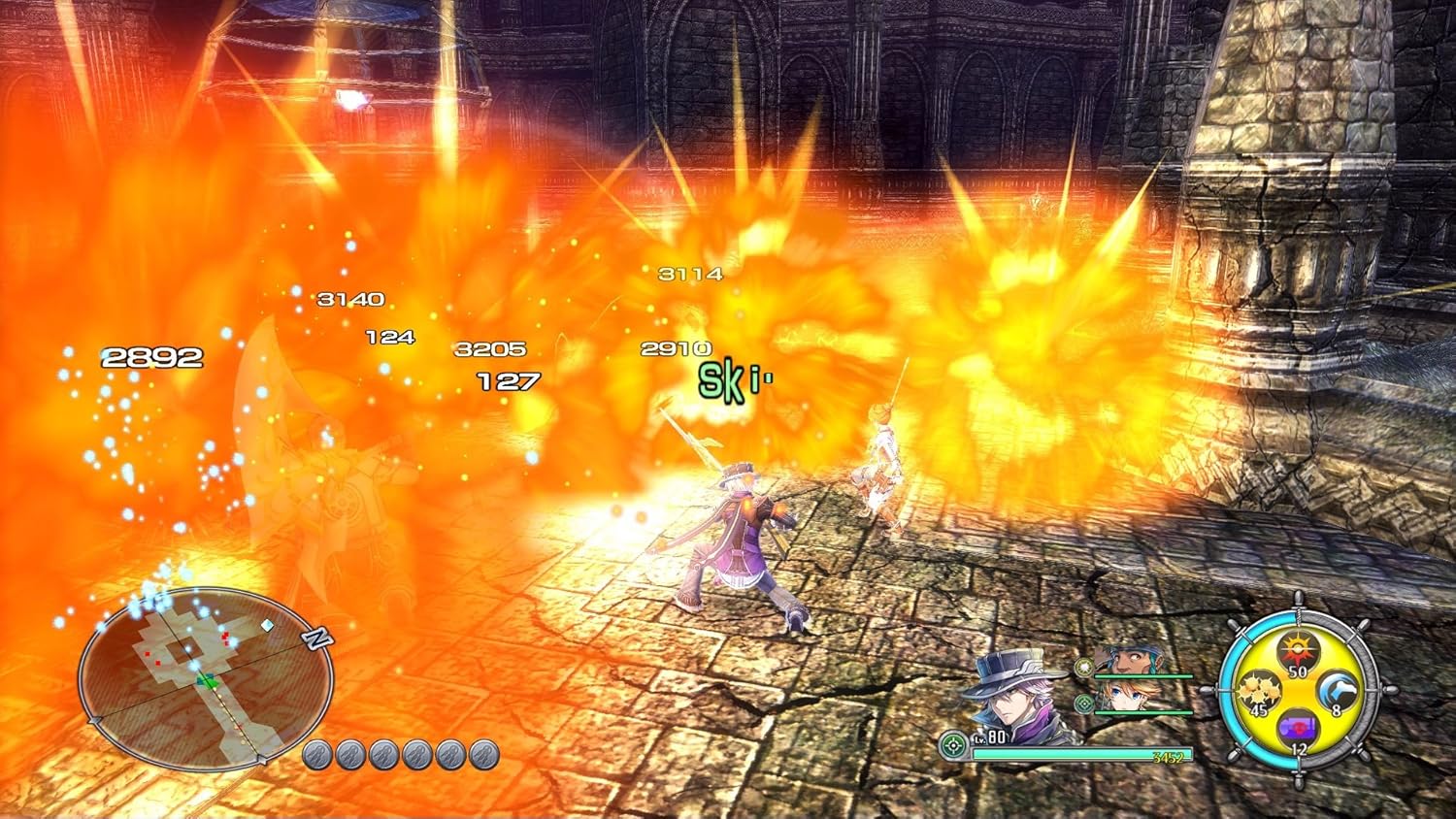The width and height of the screenshot is (1456, 819).
Task: Click the green crosshair emblem beside Lv. 80
Action: point(953,744)
